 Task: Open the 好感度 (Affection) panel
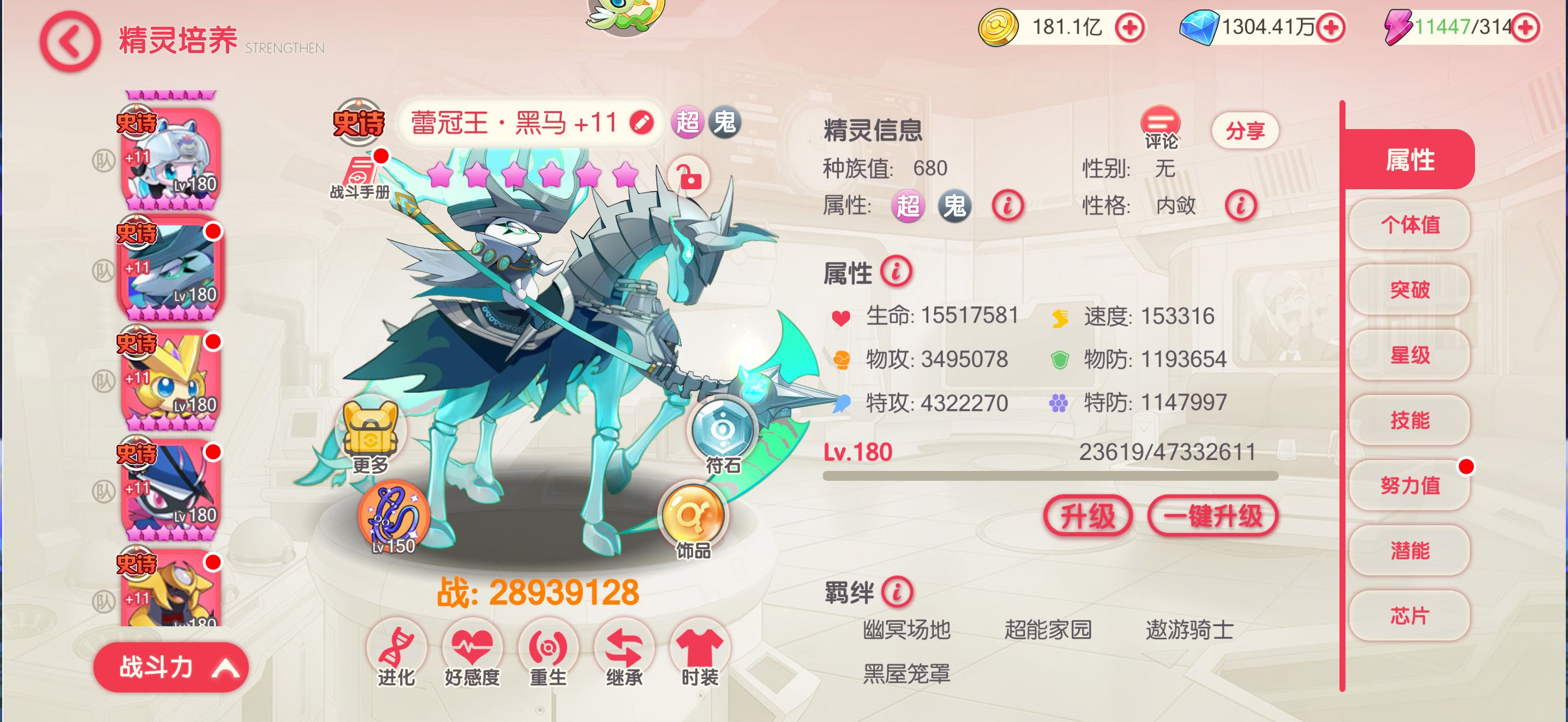(474, 651)
